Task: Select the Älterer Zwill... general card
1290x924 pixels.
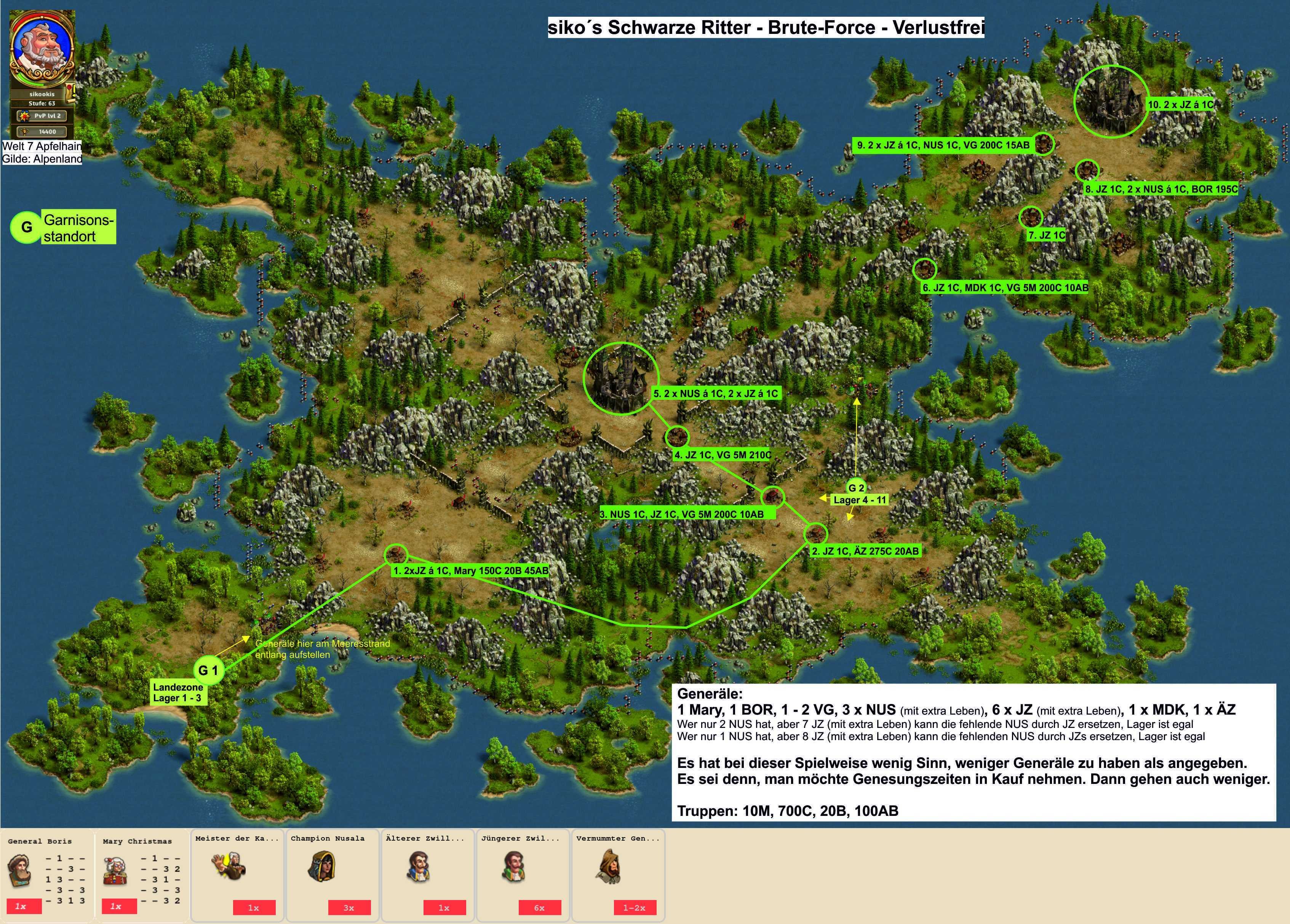Action: 428,873
